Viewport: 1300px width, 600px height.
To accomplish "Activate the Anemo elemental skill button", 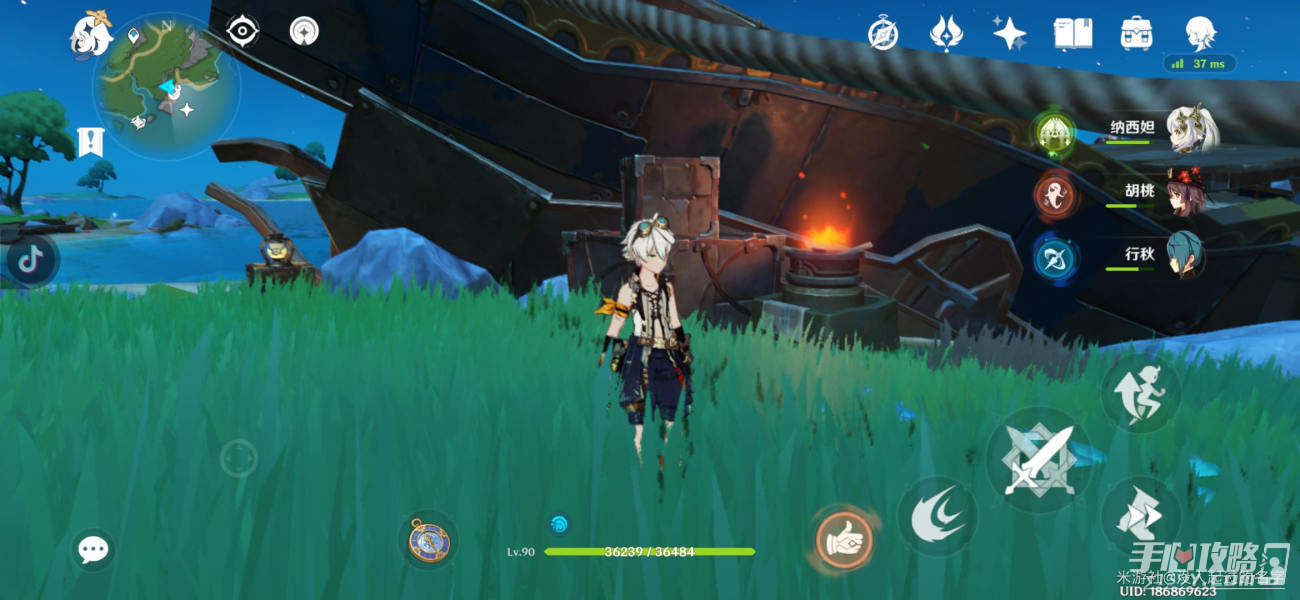I will (936, 516).
